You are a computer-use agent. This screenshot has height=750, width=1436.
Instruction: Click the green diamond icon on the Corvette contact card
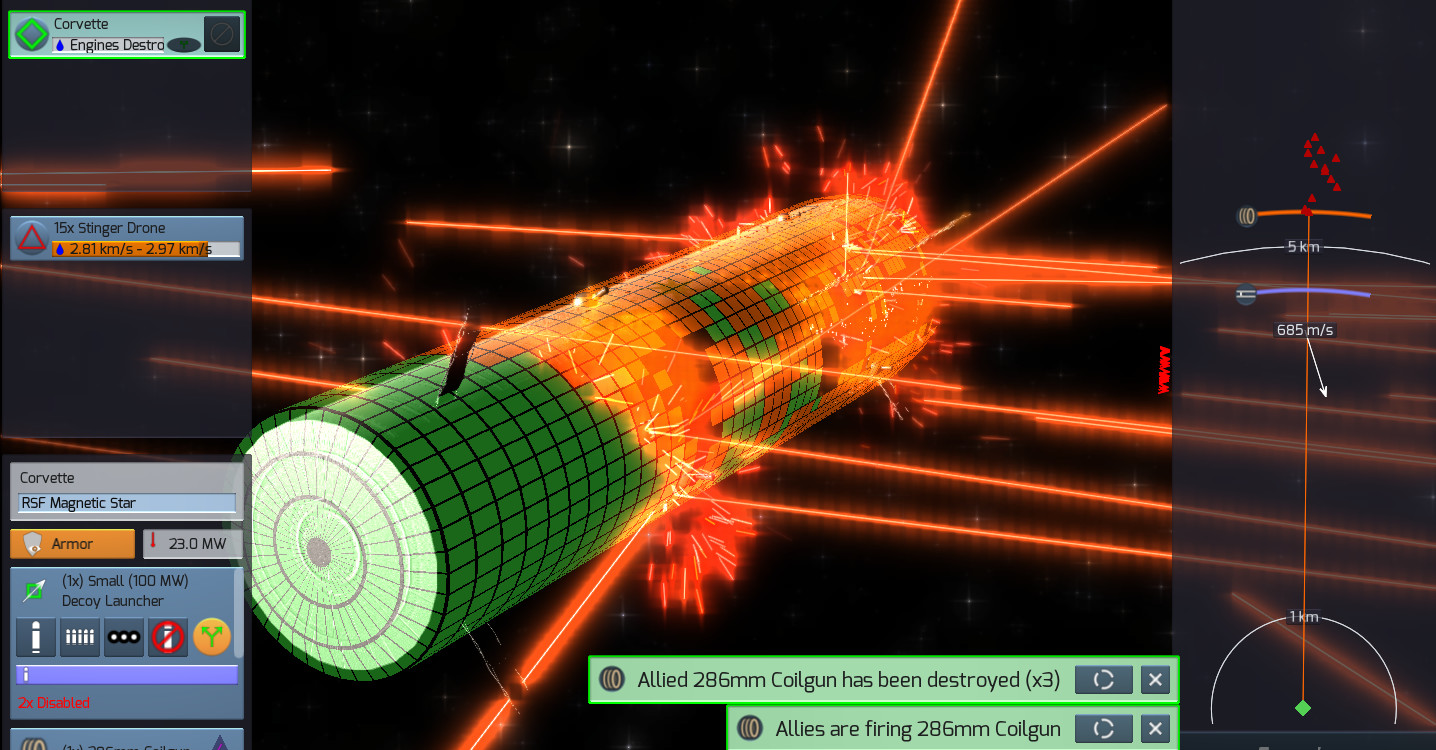click(31, 33)
